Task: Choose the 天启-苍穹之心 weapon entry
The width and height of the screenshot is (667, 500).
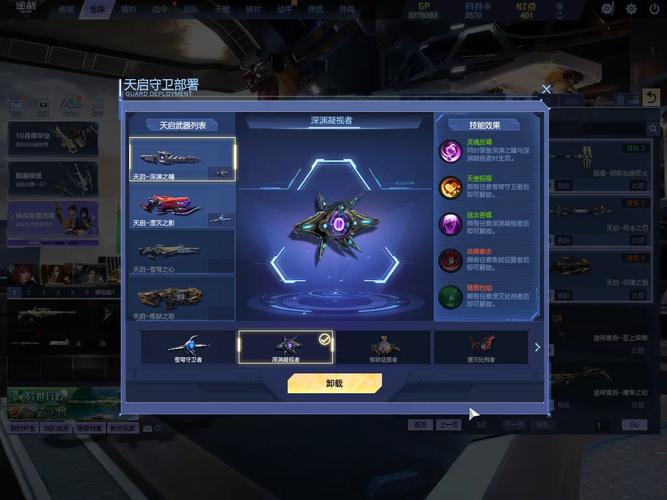Action: (x=182, y=252)
